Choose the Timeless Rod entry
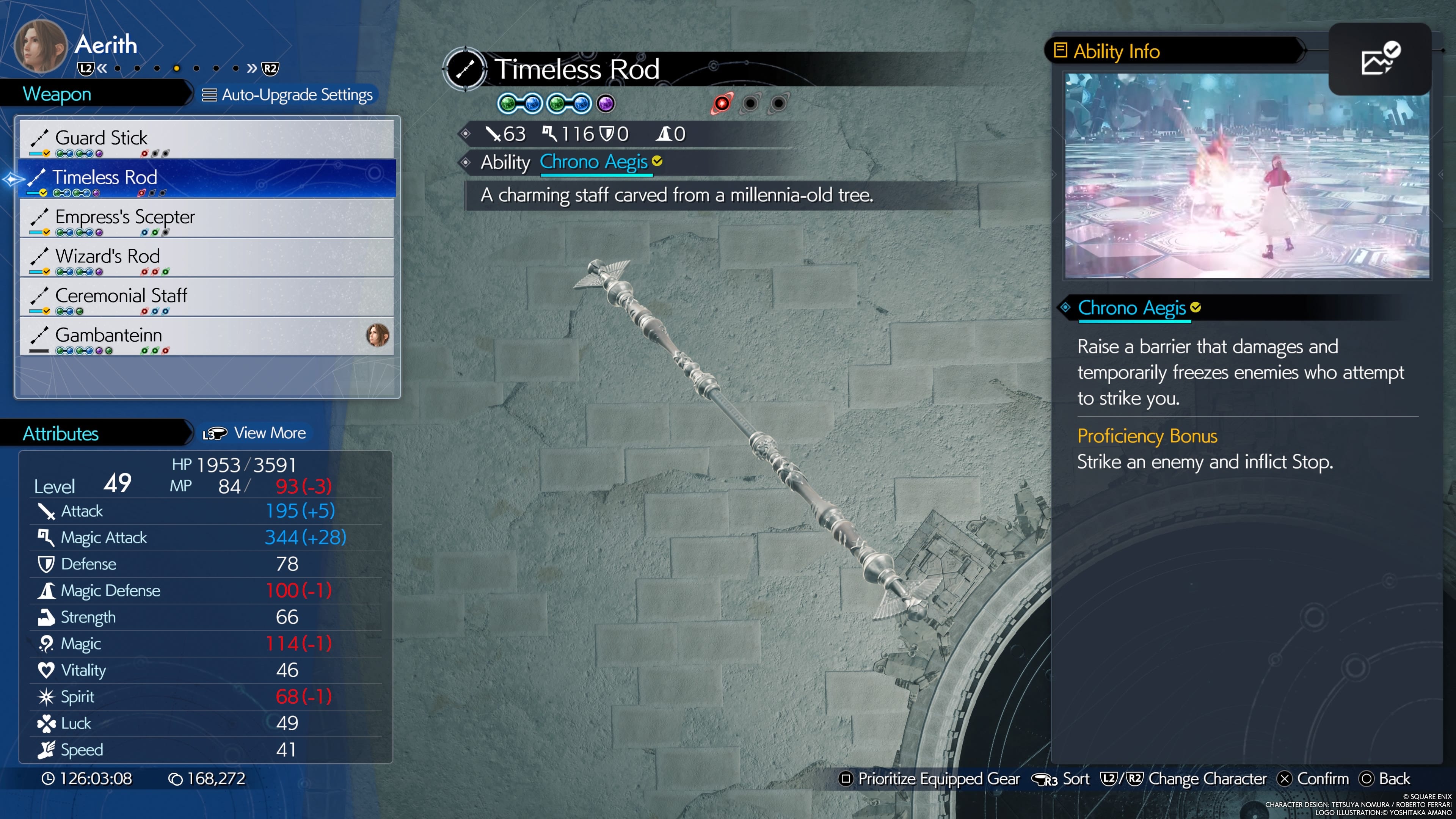This screenshot has width=1456, height=819. tap(207, 178)
